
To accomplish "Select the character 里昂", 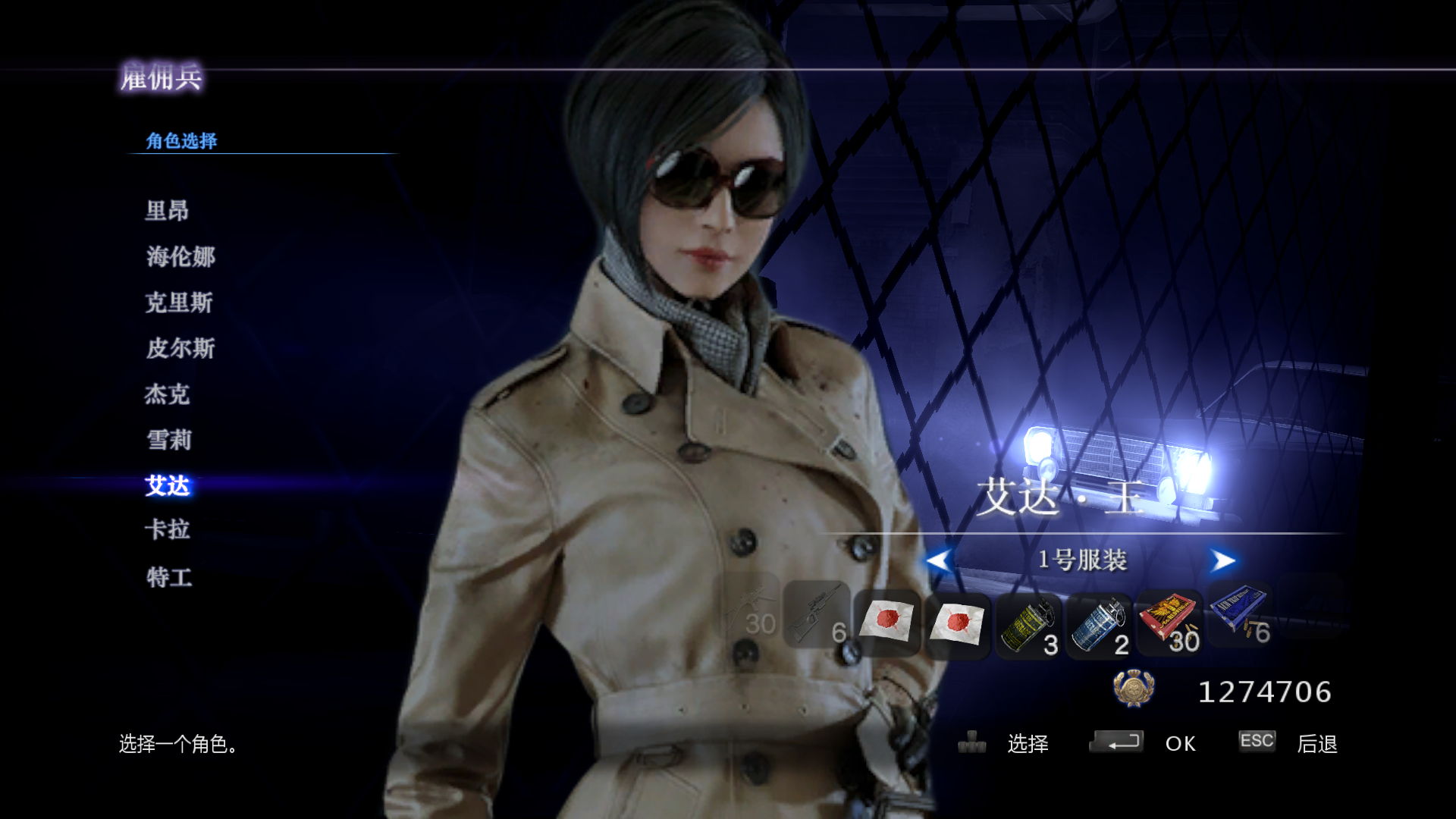I will [167, 211].
